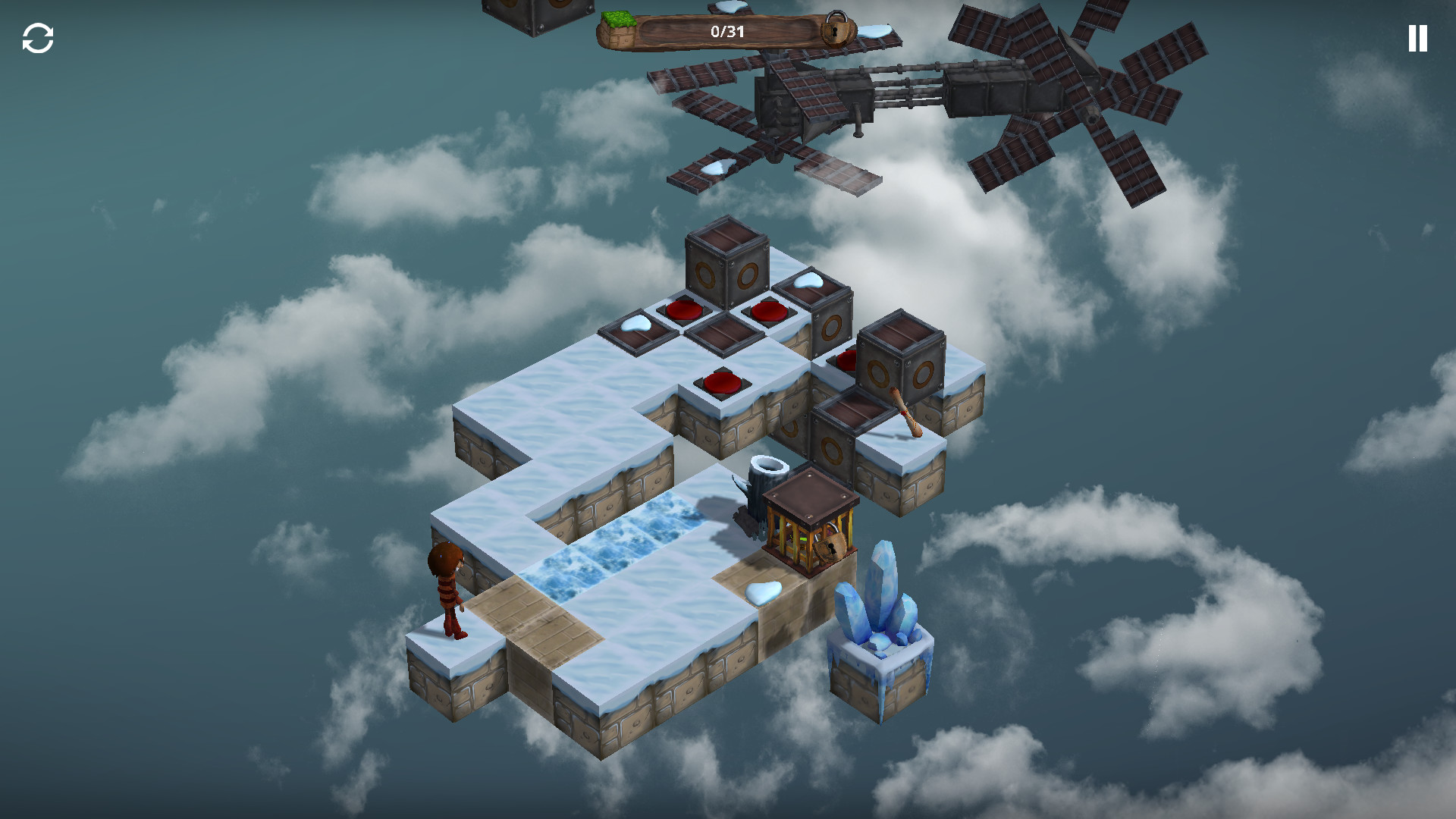Viewport: 1456px width, 819px height.
Task: Select the blue crystal cluster
Action: pos(880,599)
